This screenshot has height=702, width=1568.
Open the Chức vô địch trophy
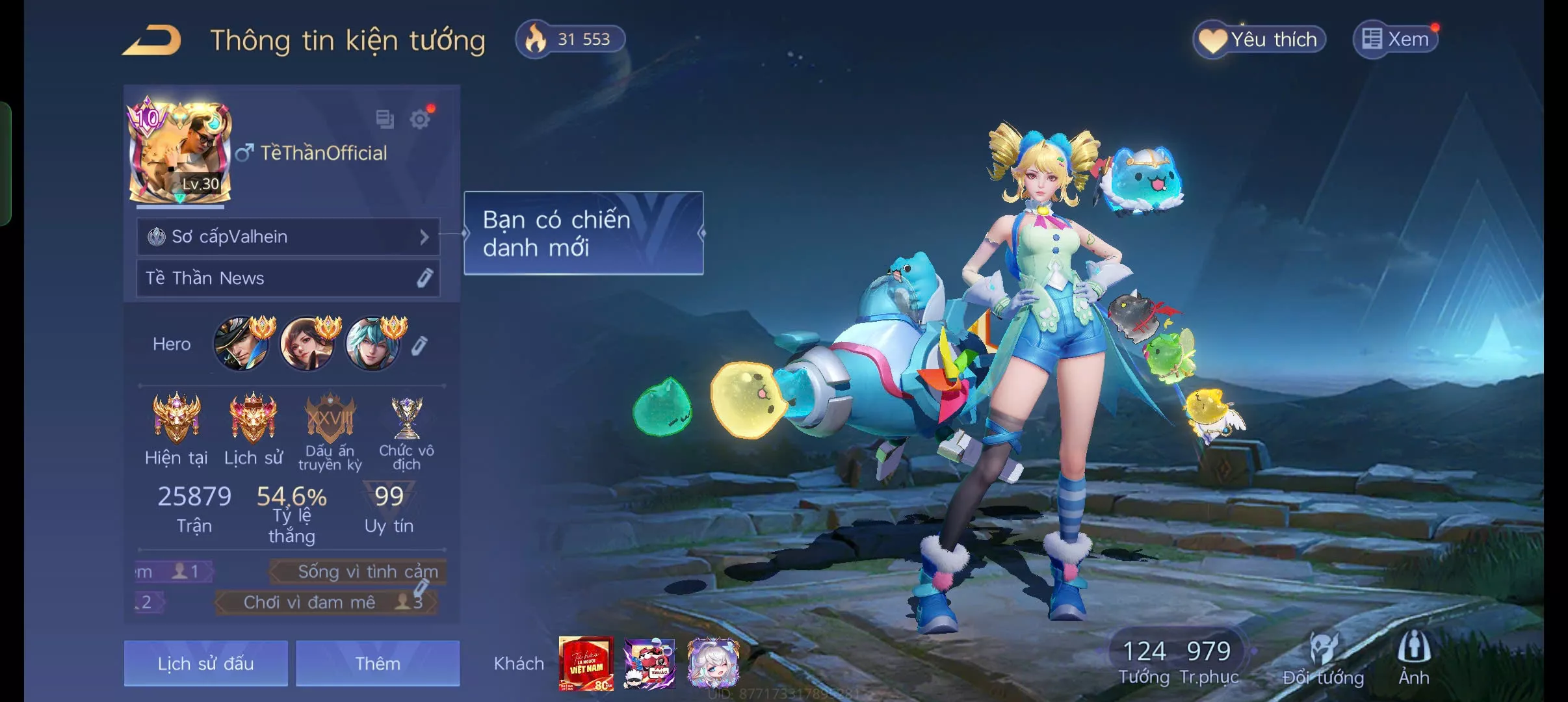pyautogui.click(x=406, y=419)
